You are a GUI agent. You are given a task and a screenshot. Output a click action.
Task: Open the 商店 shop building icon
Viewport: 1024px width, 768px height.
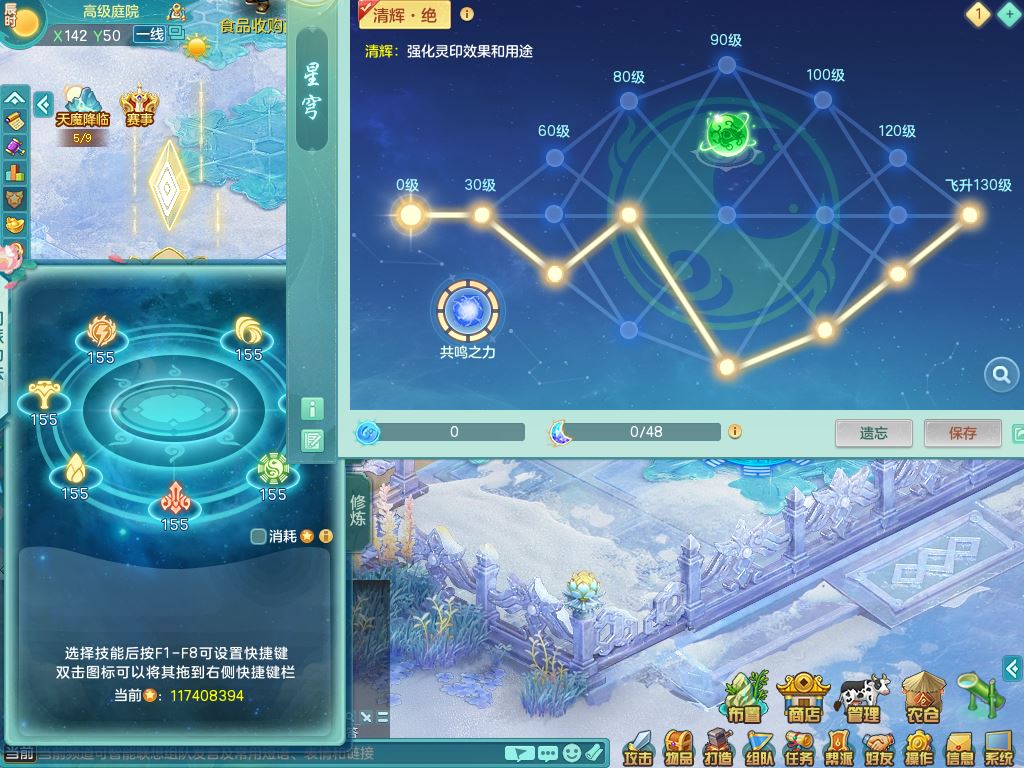click(x=803, y=697)
